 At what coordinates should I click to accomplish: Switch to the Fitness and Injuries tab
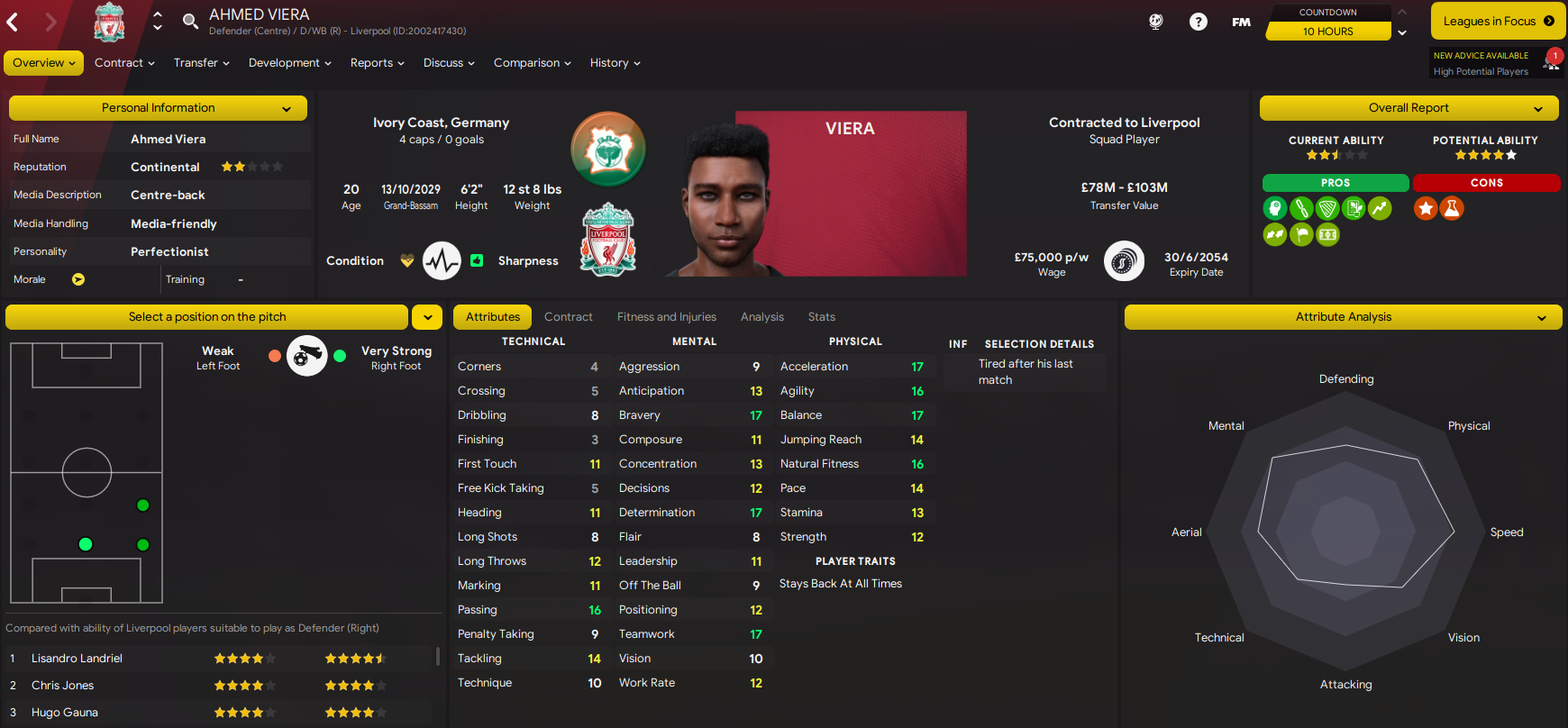(x=666, y=317)
